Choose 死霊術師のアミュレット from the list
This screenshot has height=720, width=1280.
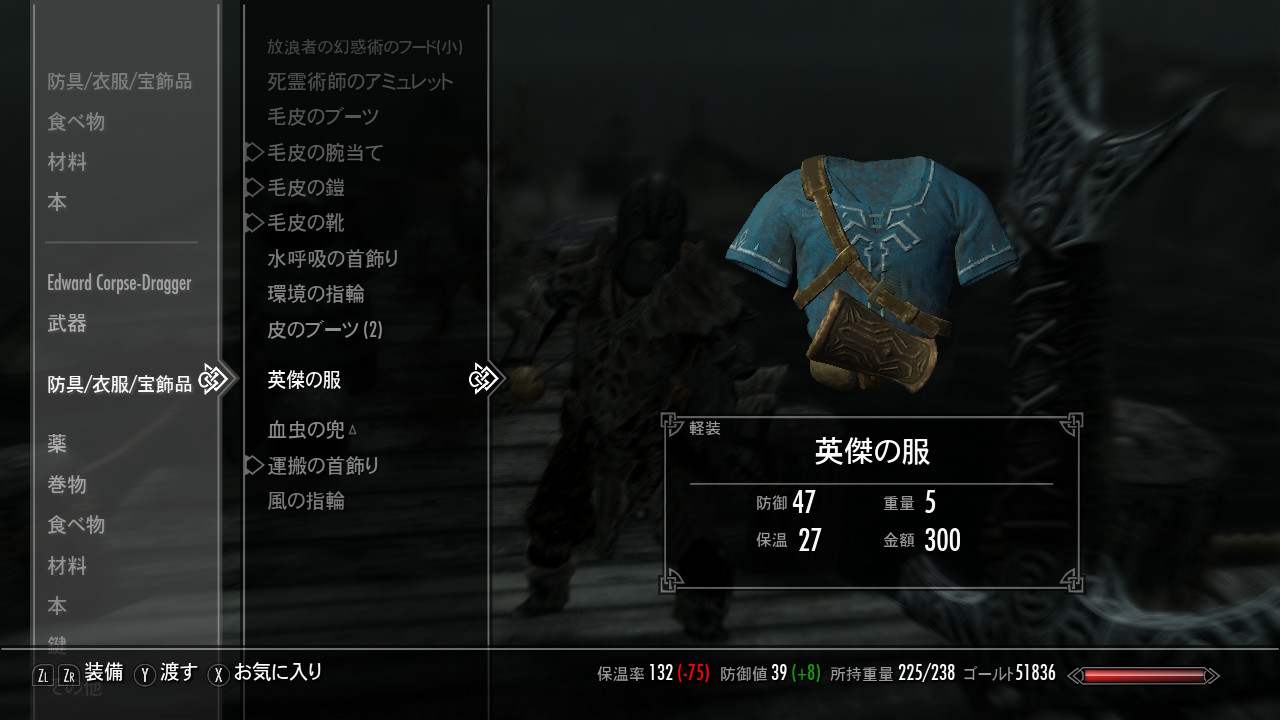[x=360, y=82]
